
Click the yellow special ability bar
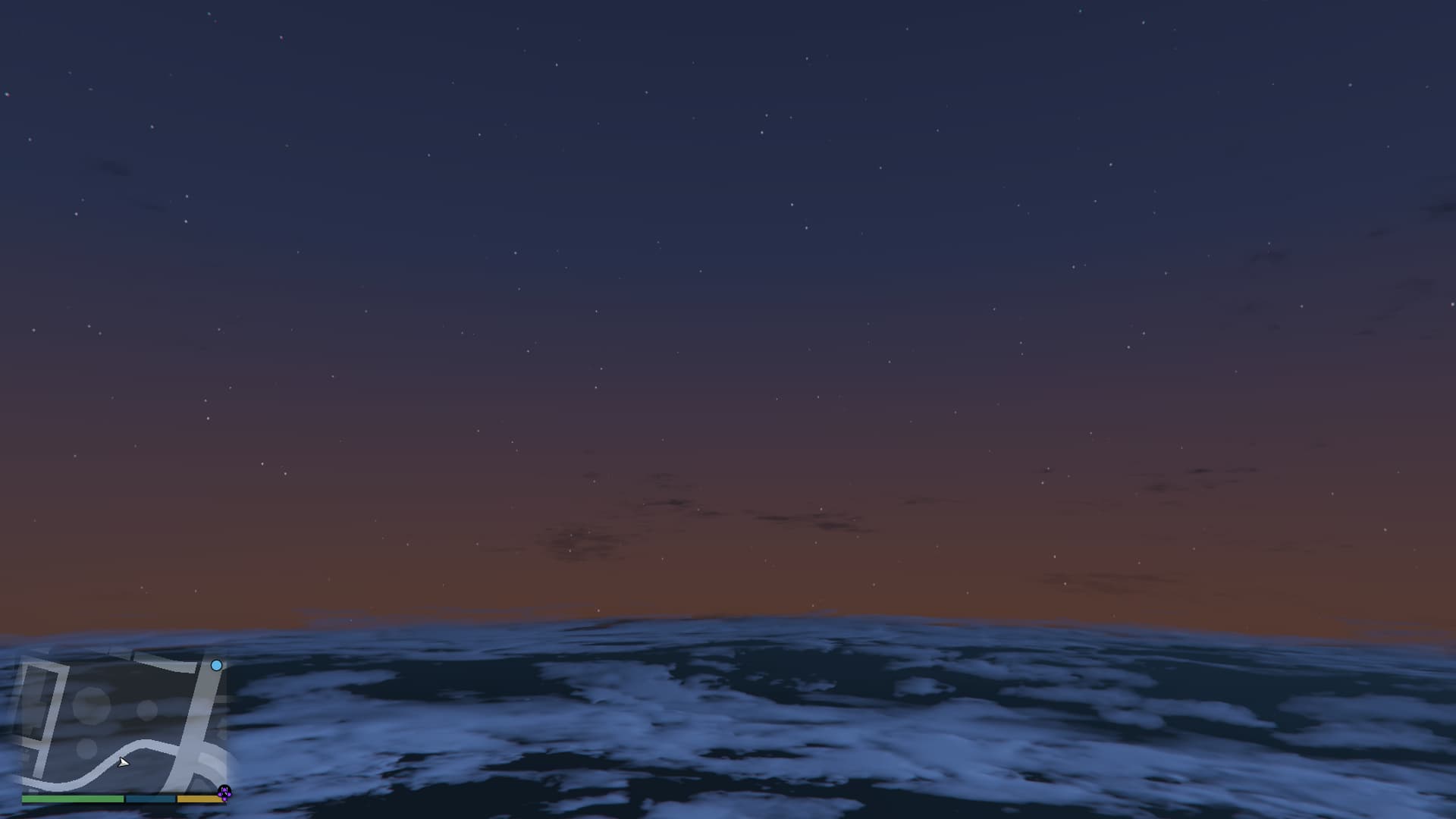coord(198,799)
